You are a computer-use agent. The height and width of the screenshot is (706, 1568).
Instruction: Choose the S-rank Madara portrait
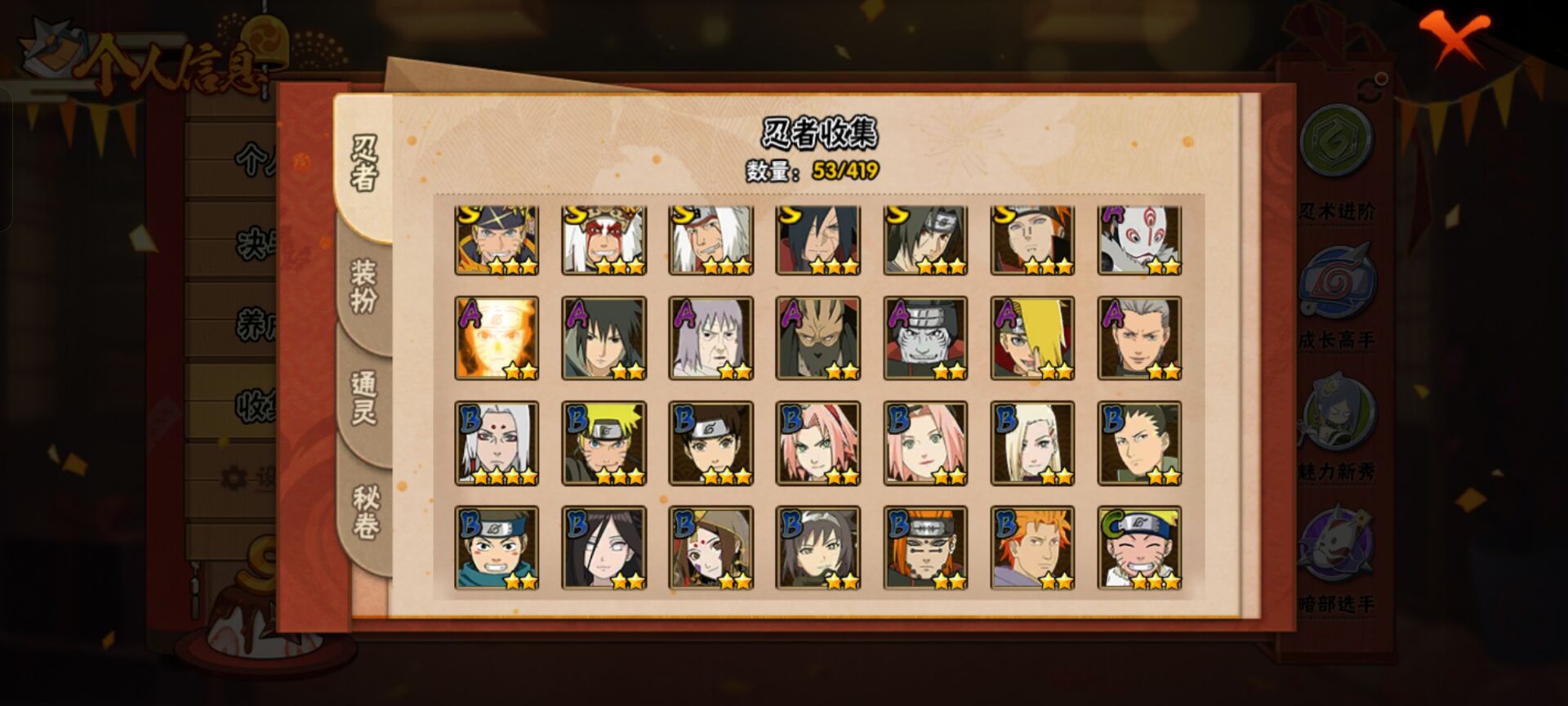[x=817, y=240]
